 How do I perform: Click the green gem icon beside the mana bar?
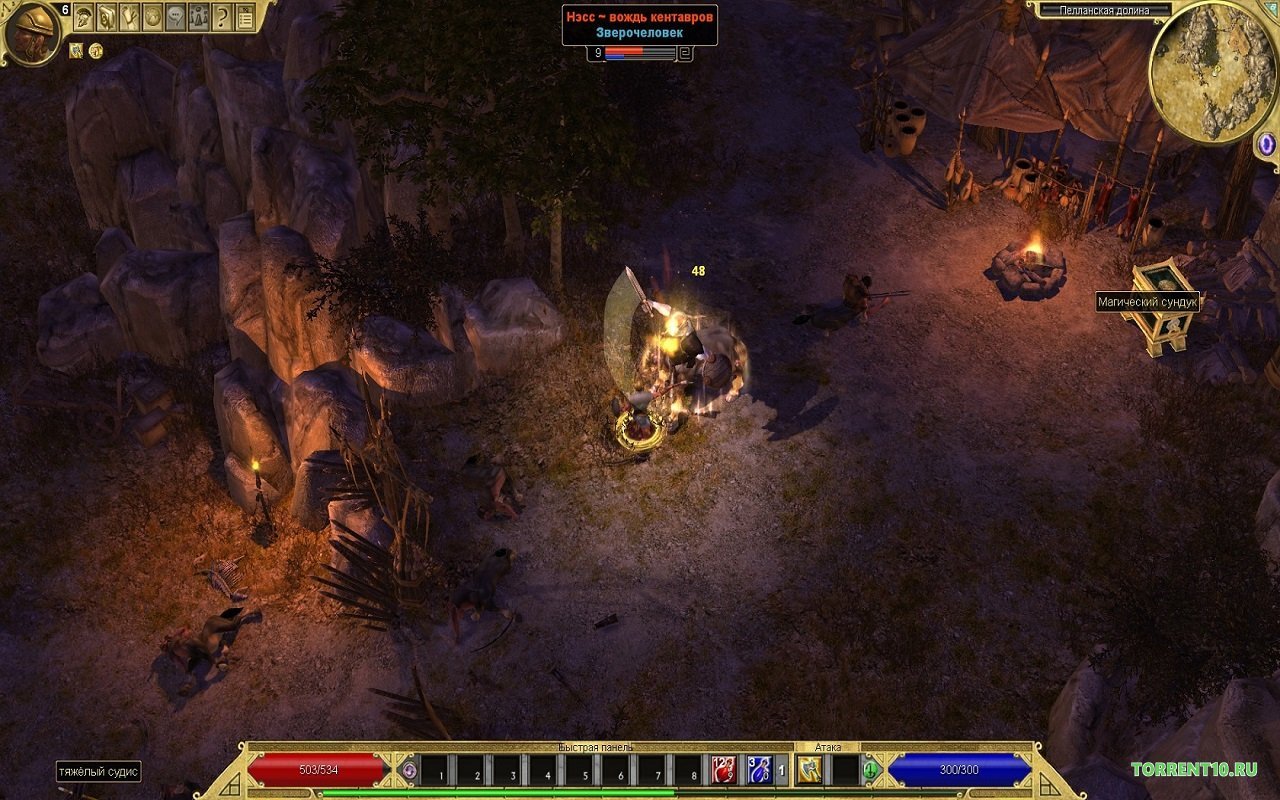[869, 770]
